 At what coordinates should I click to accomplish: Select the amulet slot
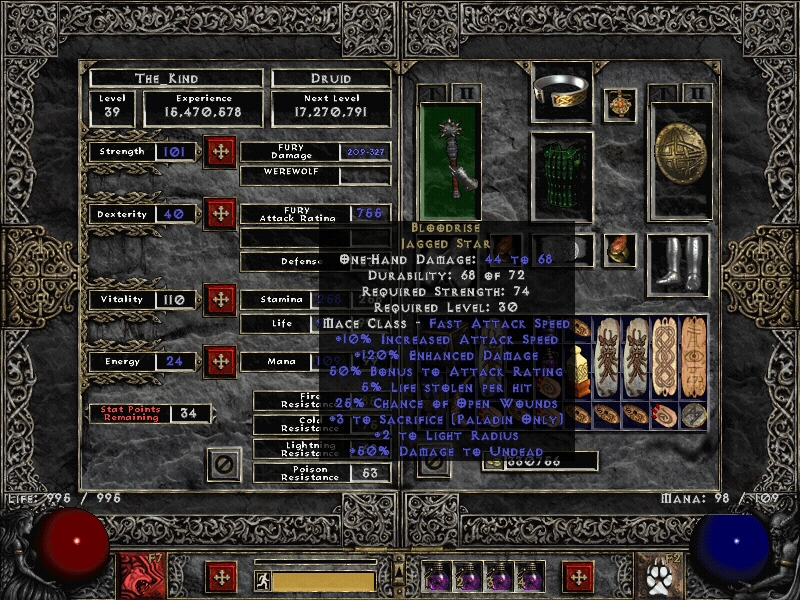[624, 104]
